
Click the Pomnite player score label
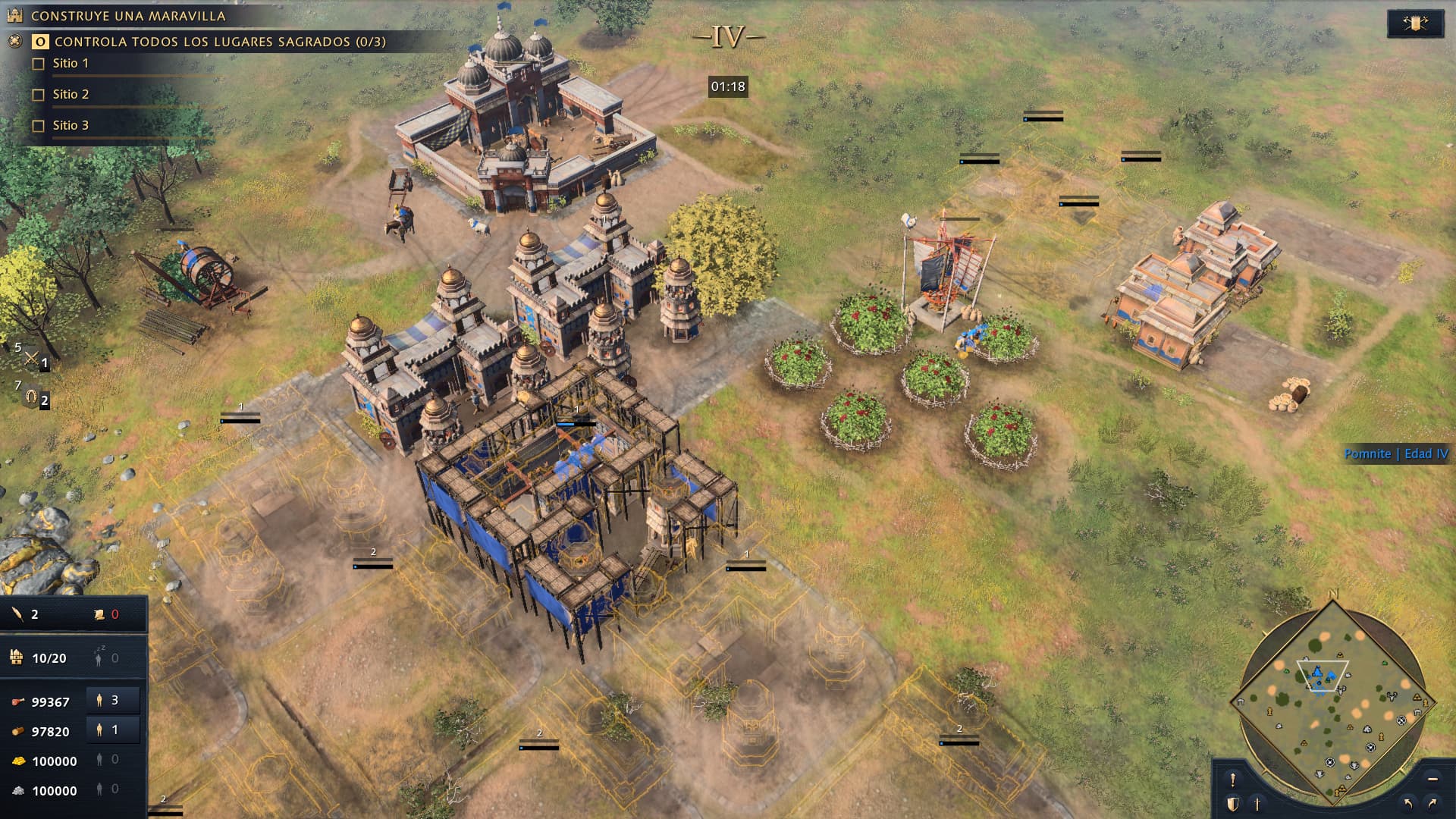(1395, 454)
